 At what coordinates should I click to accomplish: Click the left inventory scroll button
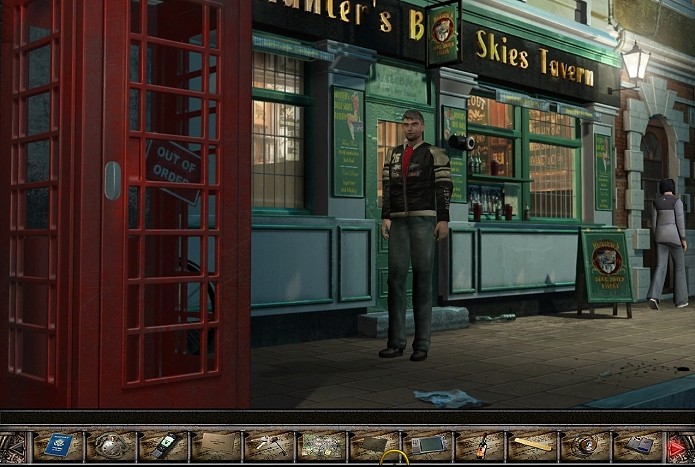[x=14, y=445]
